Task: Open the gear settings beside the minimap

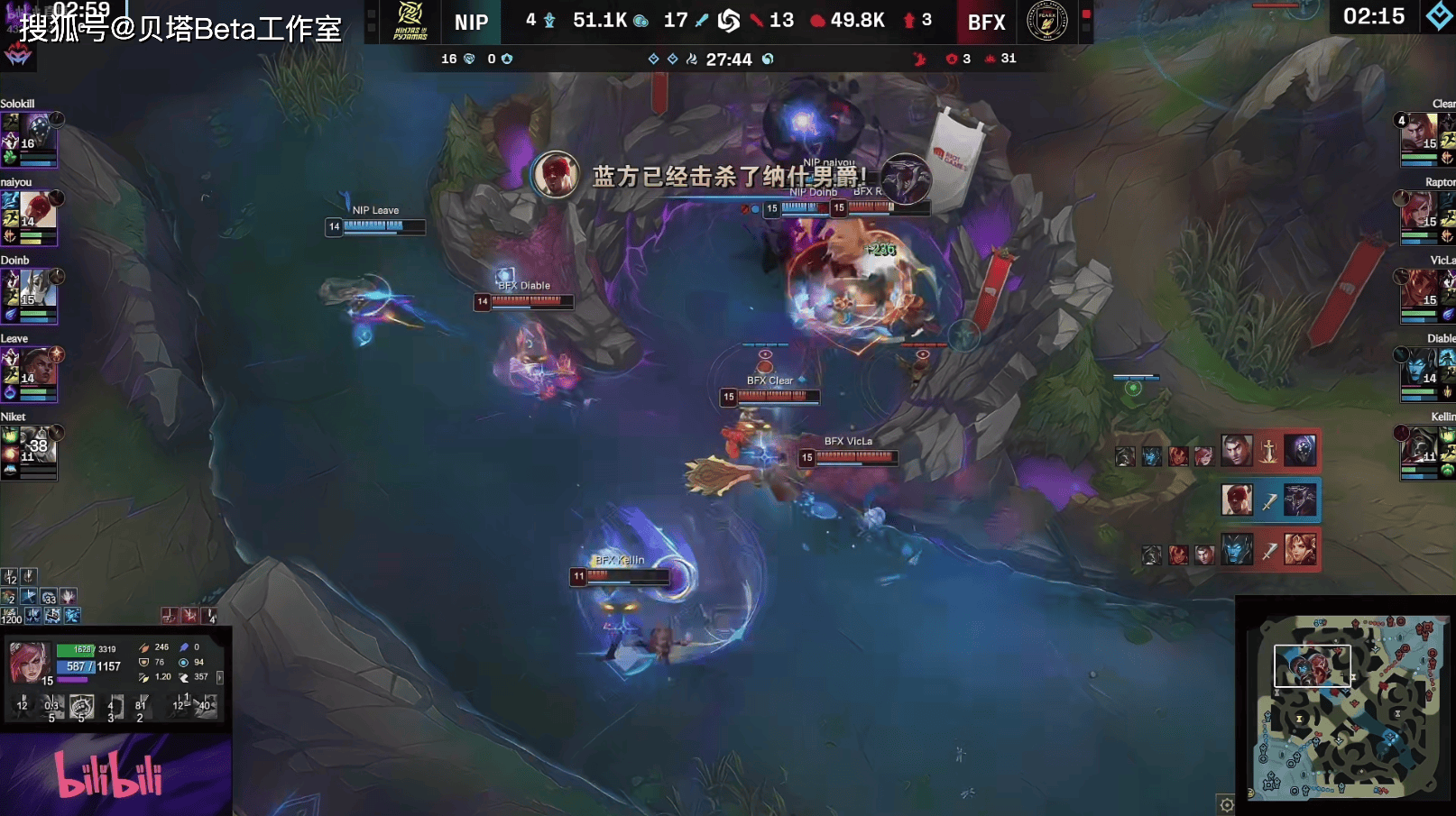Action: pos(1227,804)
